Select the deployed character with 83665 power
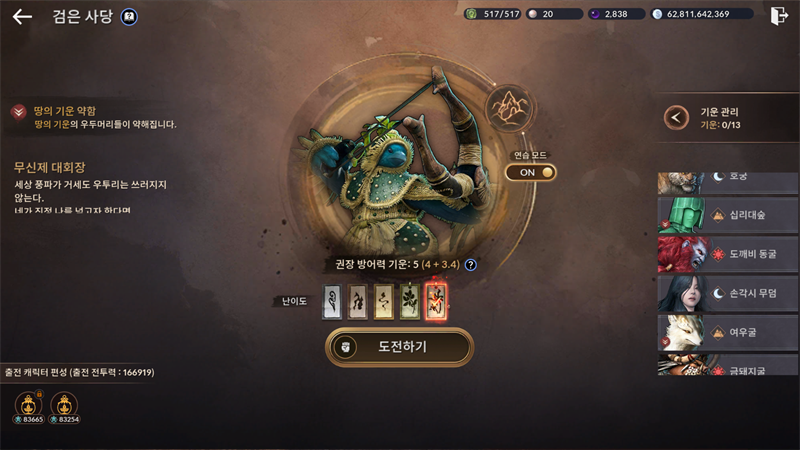800x450 pixels. coord(26,407)
